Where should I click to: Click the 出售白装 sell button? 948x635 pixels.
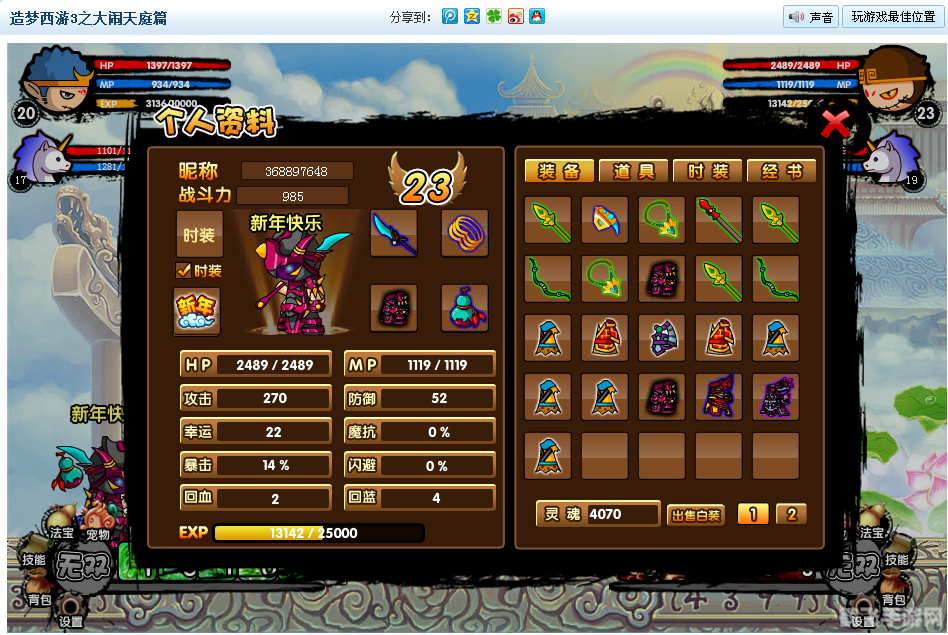(694, 515)
